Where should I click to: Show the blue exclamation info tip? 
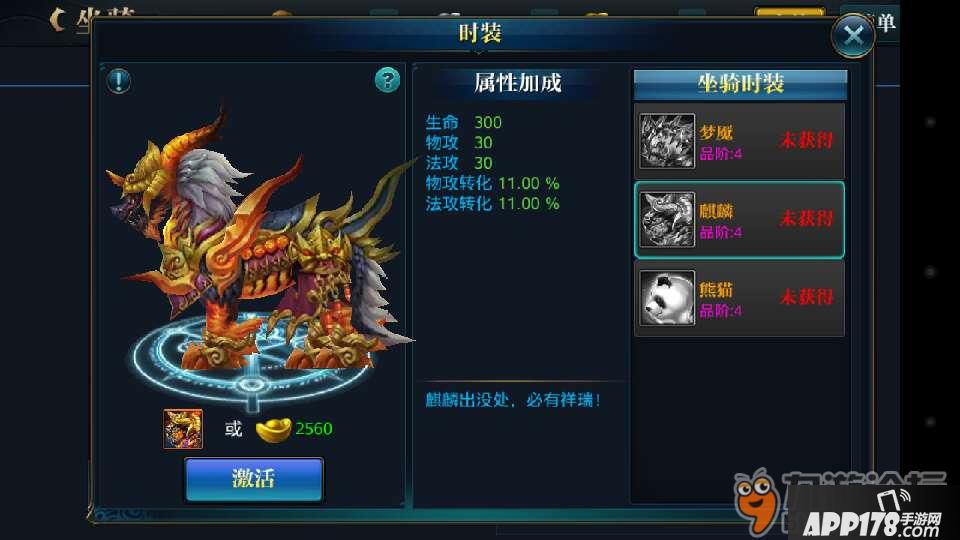coord(119,80)
